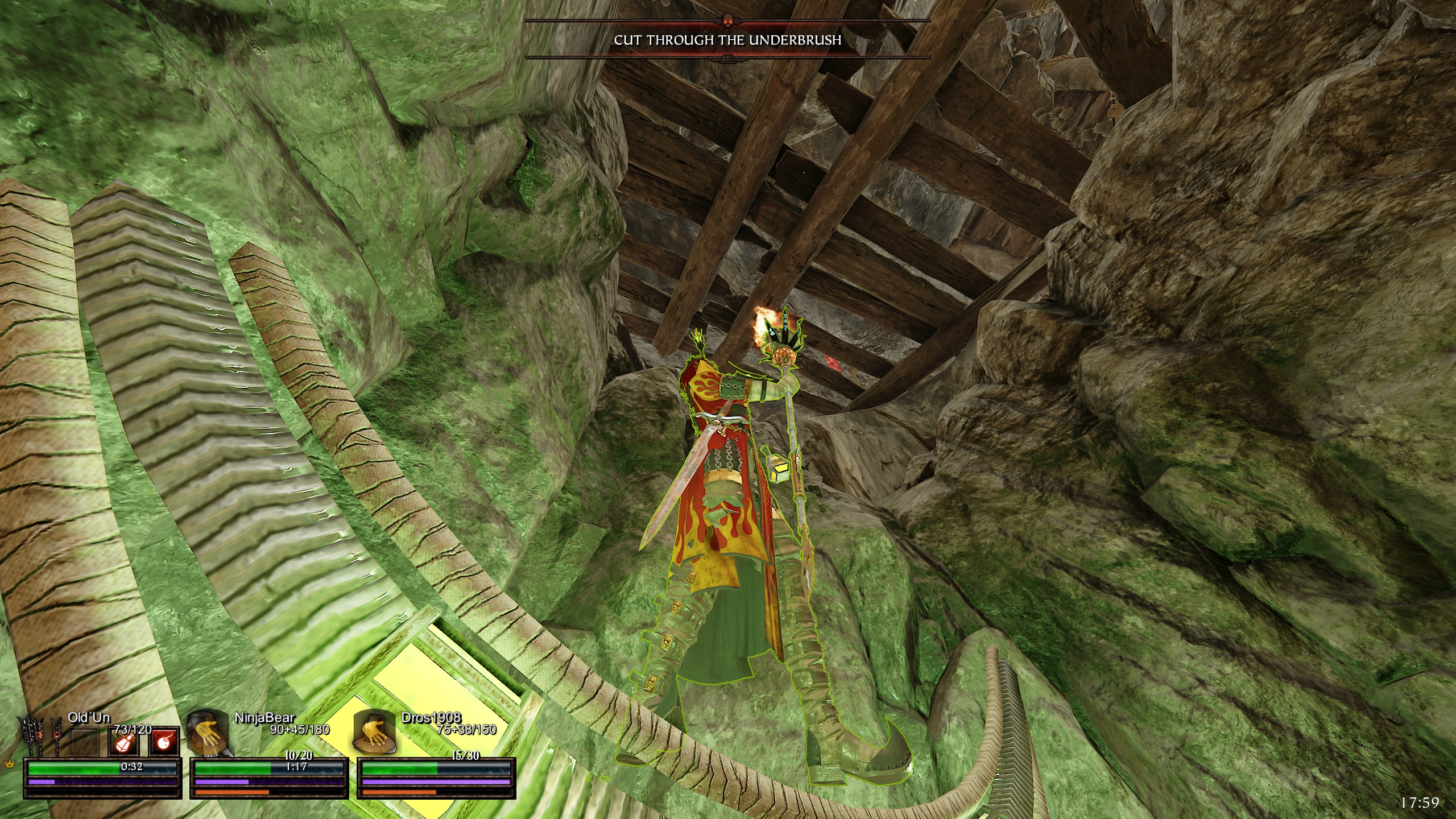Screen dimensions: 1456x819
Task: Click the Cut Through the Underbrush objective banner
Action: [727, 40]
